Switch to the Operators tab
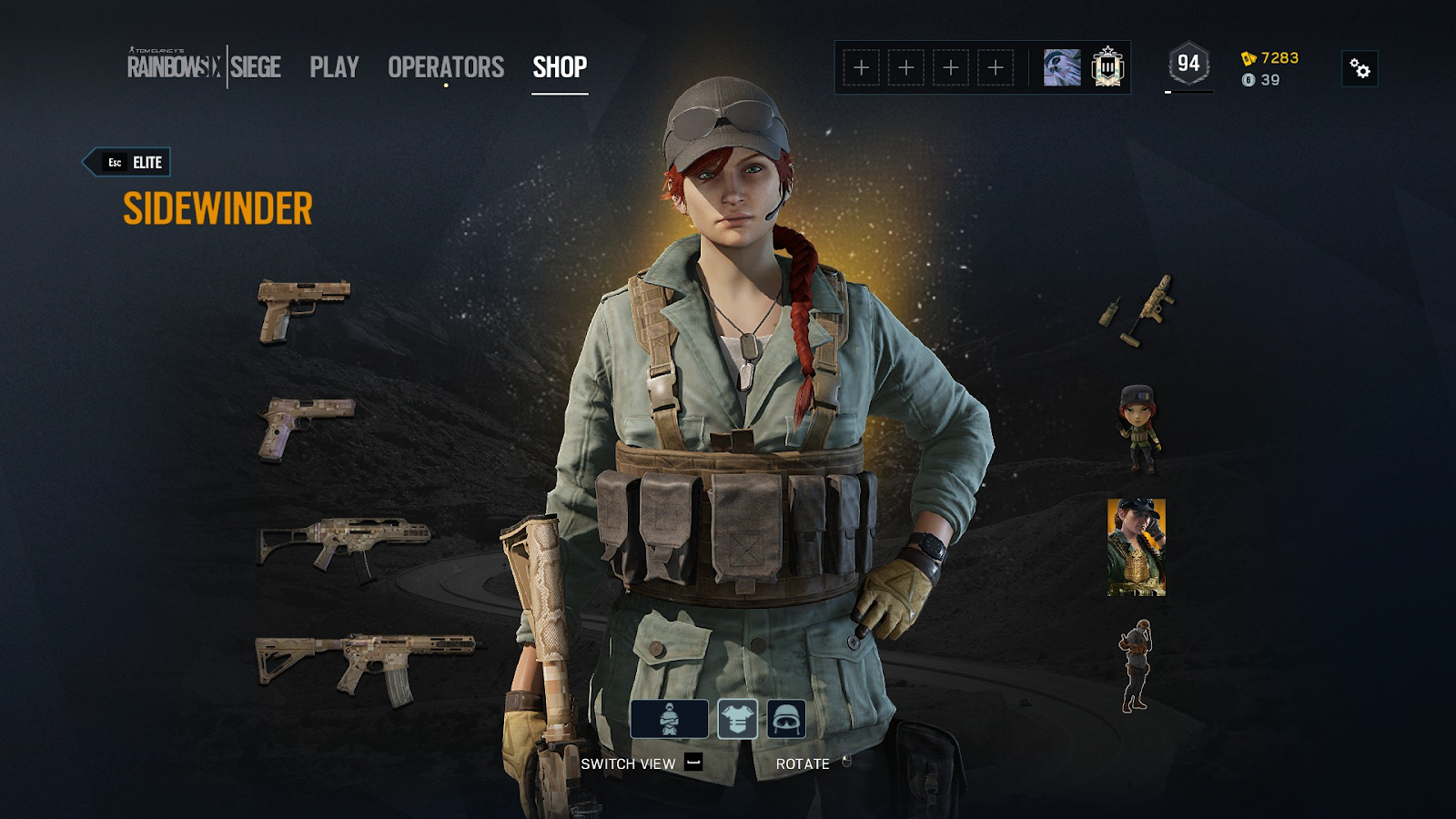The height and width of the screenshot is (819, 1456). click(445, 67)
